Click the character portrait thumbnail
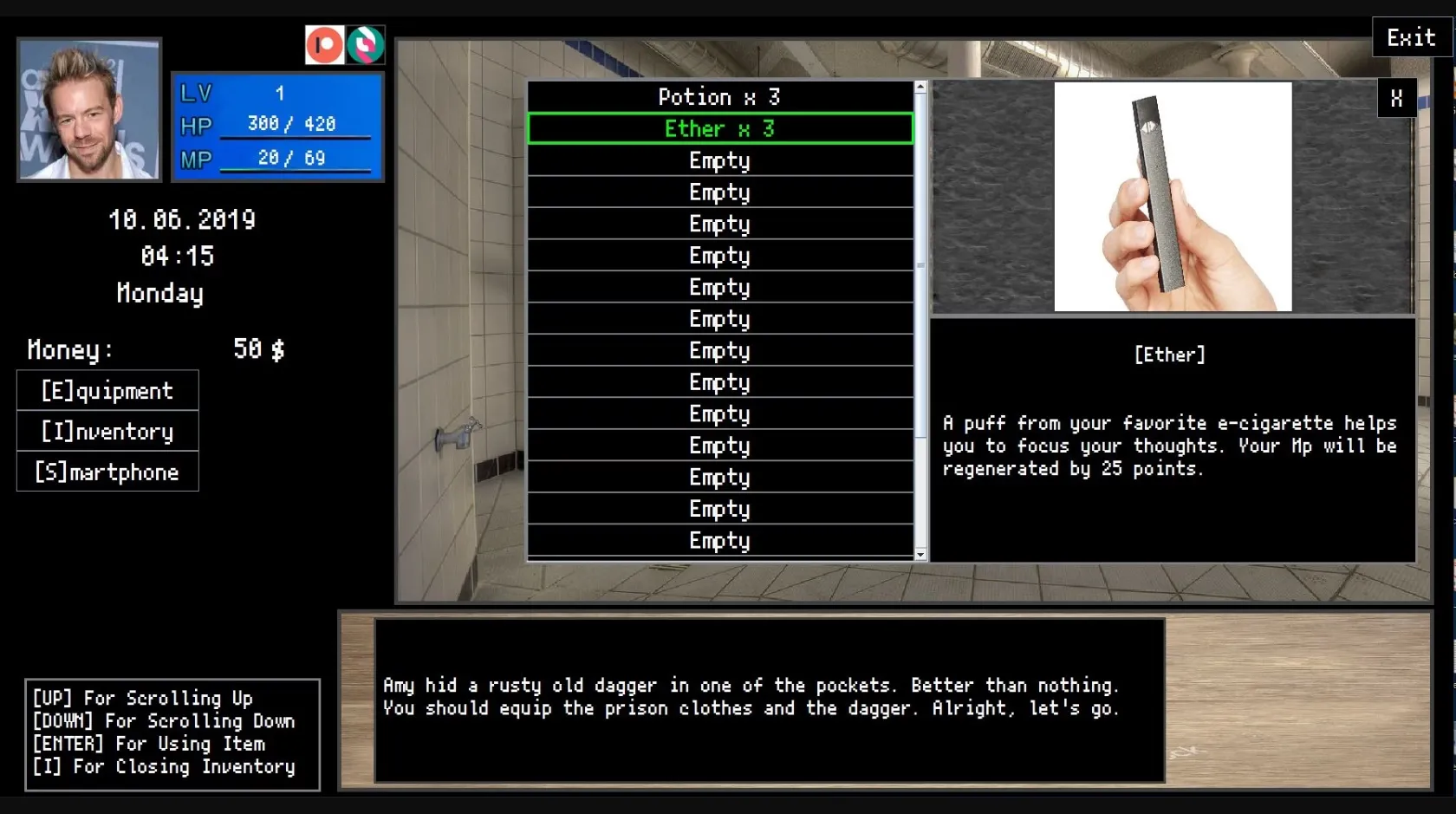The width and height of the screenshot is (1456, 814). point(88,108)
